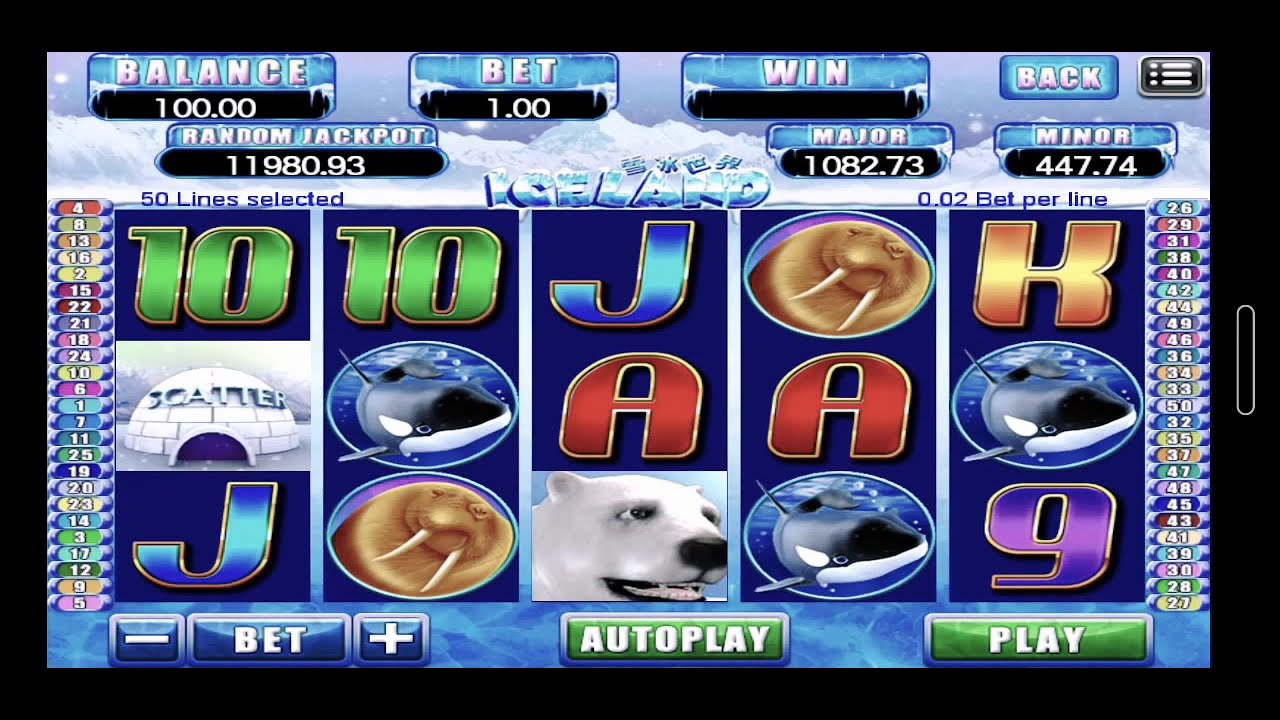Select payline marker number 26
The height and width of the screenshot is (720, 1280).
1179,208
